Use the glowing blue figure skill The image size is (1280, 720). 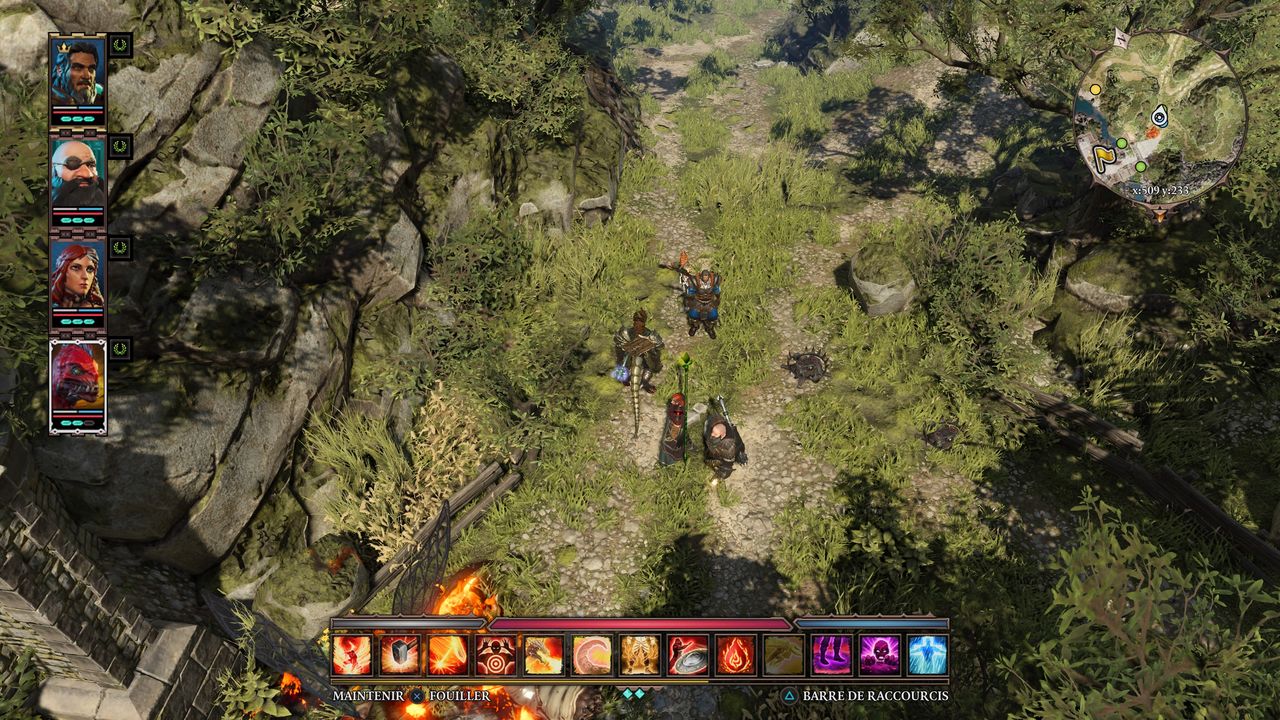928,655
